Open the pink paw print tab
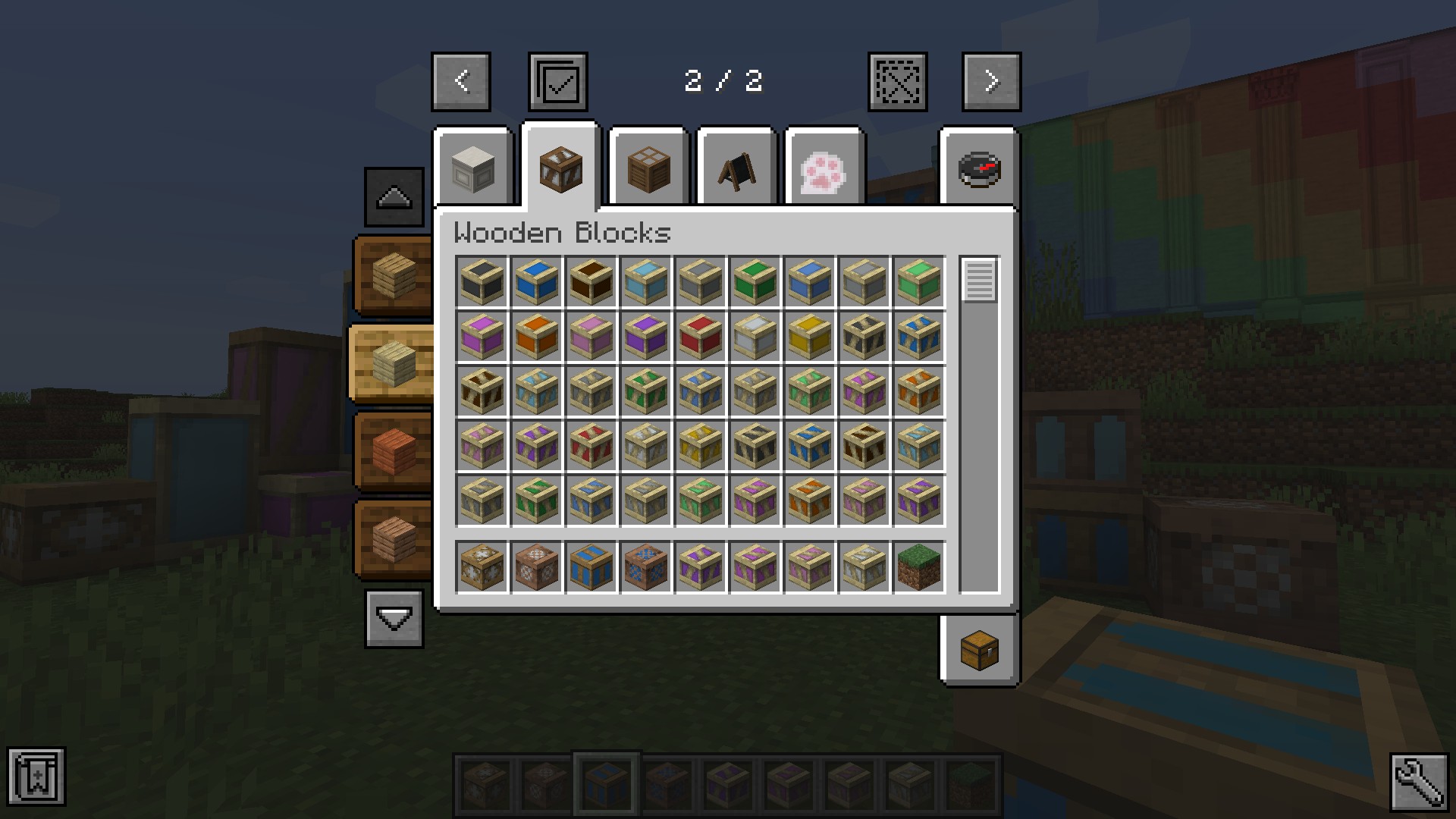Screen dimensions: 1456x819 click(x=824, y=170)
